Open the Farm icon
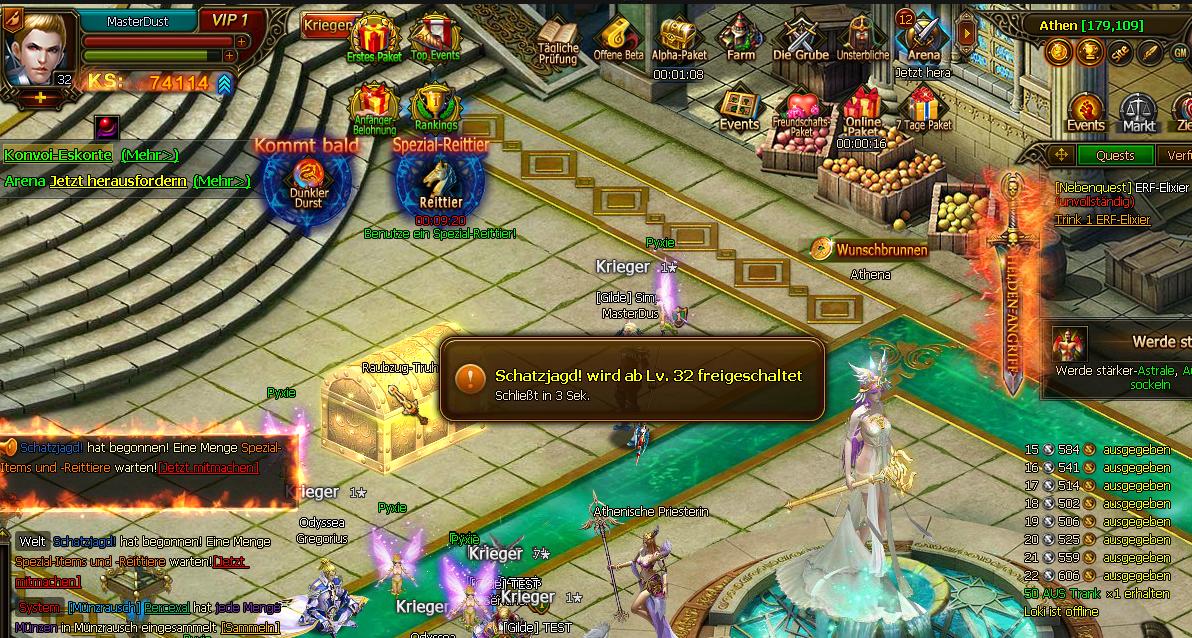The image size is (1192, 638). pos(740,36)
